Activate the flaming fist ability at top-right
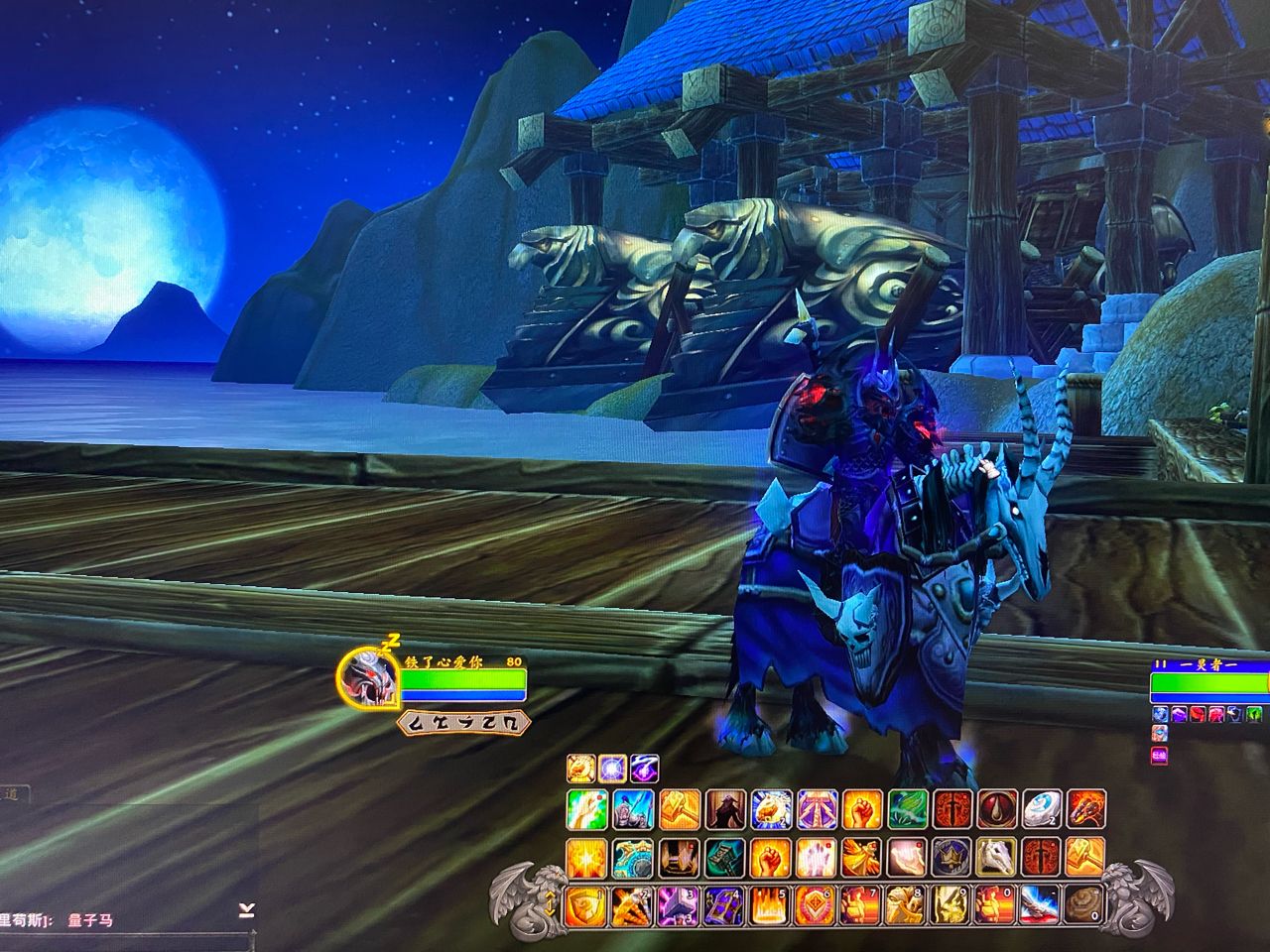Screen dimensions: 1270x952 [x=1086, y=809]
